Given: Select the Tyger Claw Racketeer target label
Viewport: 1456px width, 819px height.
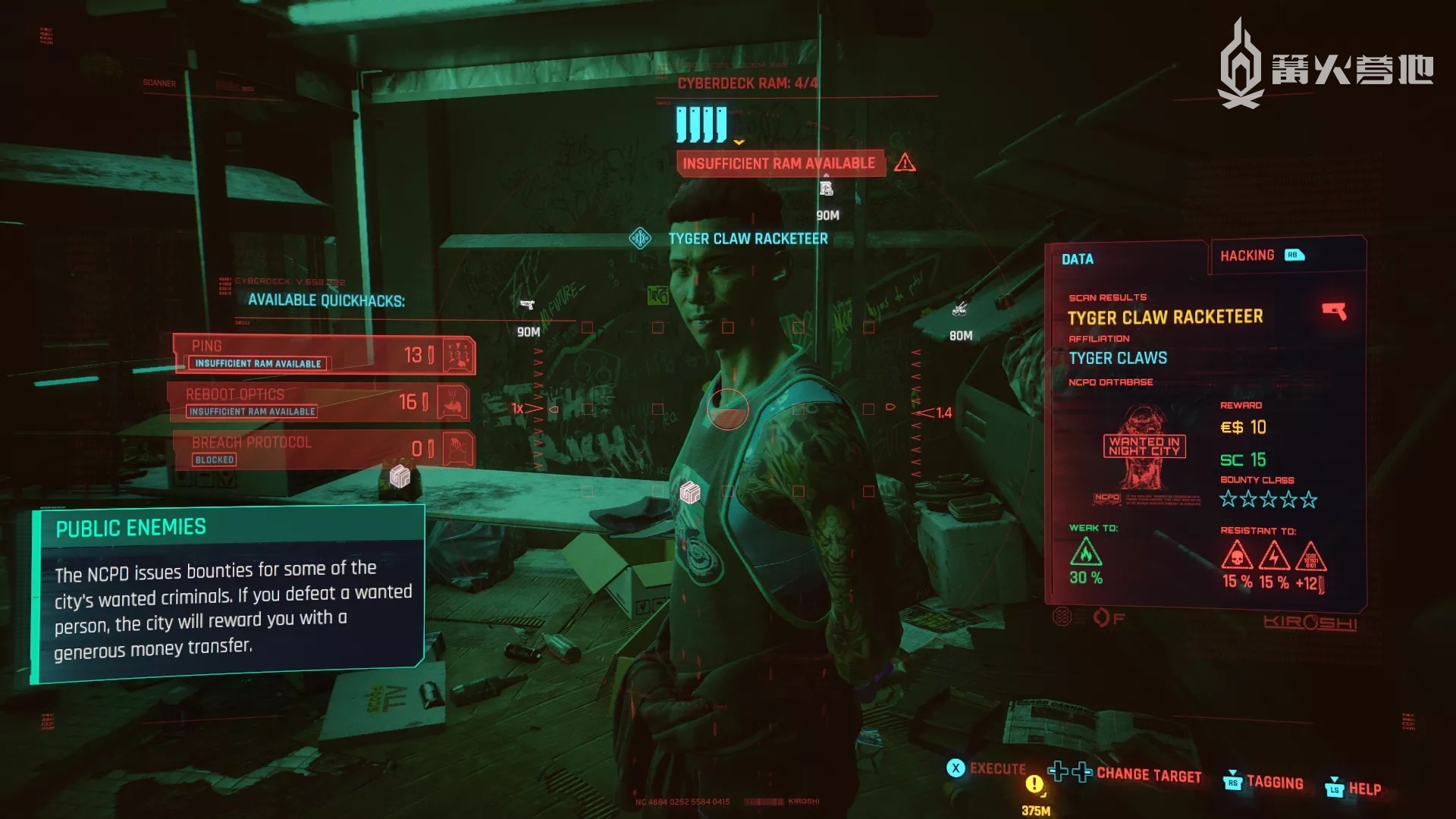Looking at the screenshot, I should [x=748, y=239].
